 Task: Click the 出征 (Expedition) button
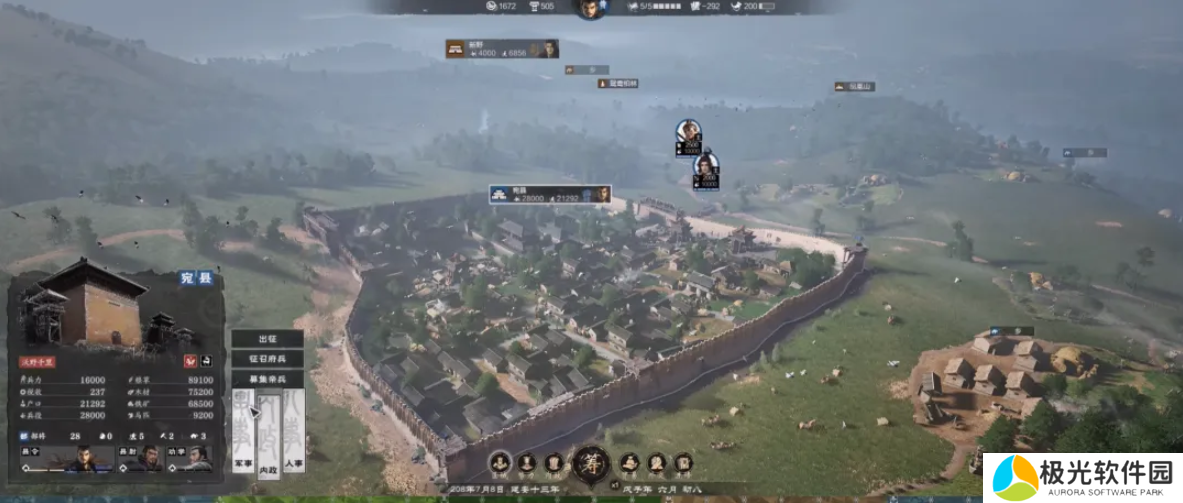click(x=267, y=339)
